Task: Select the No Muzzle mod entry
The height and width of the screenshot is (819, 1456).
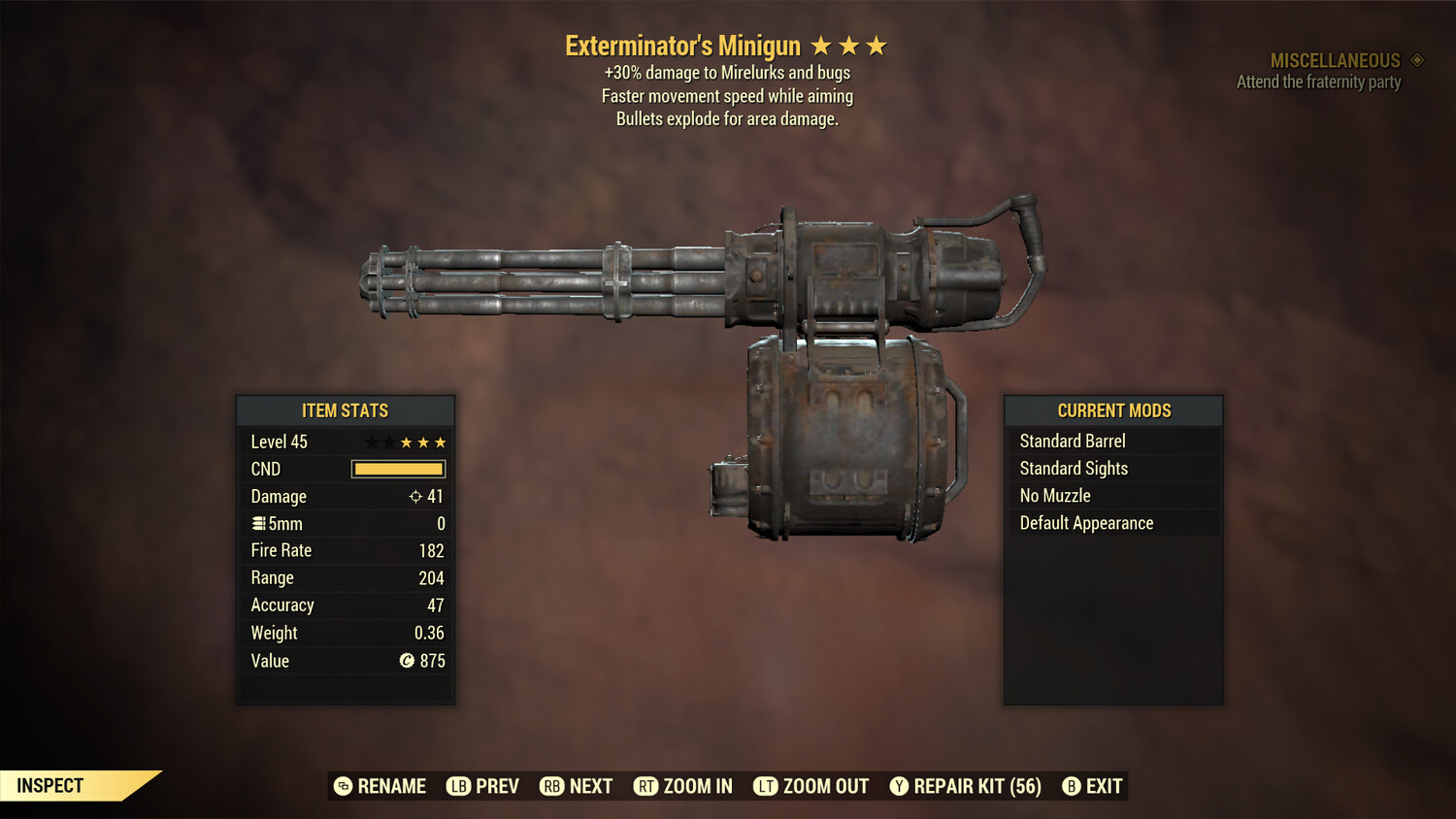Action: click(x=1112, y=495)
